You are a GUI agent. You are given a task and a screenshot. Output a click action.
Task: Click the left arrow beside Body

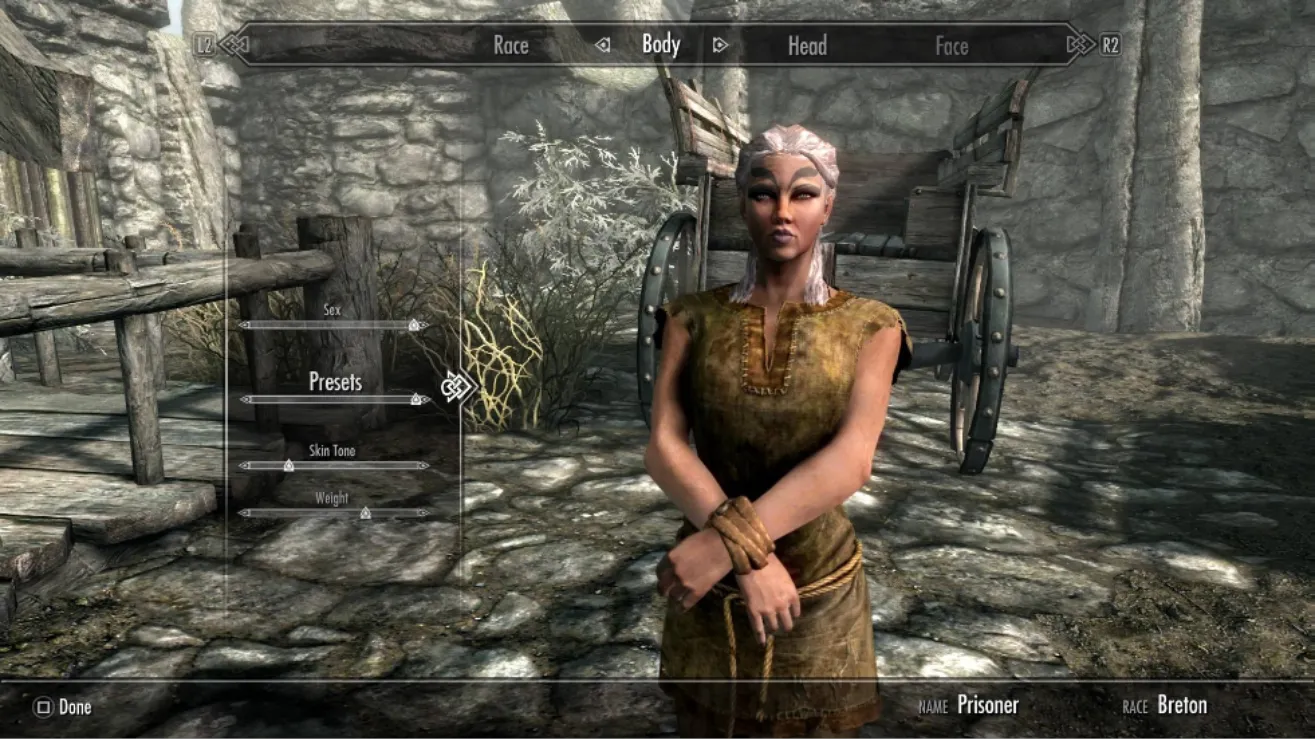tap(602, 45)
